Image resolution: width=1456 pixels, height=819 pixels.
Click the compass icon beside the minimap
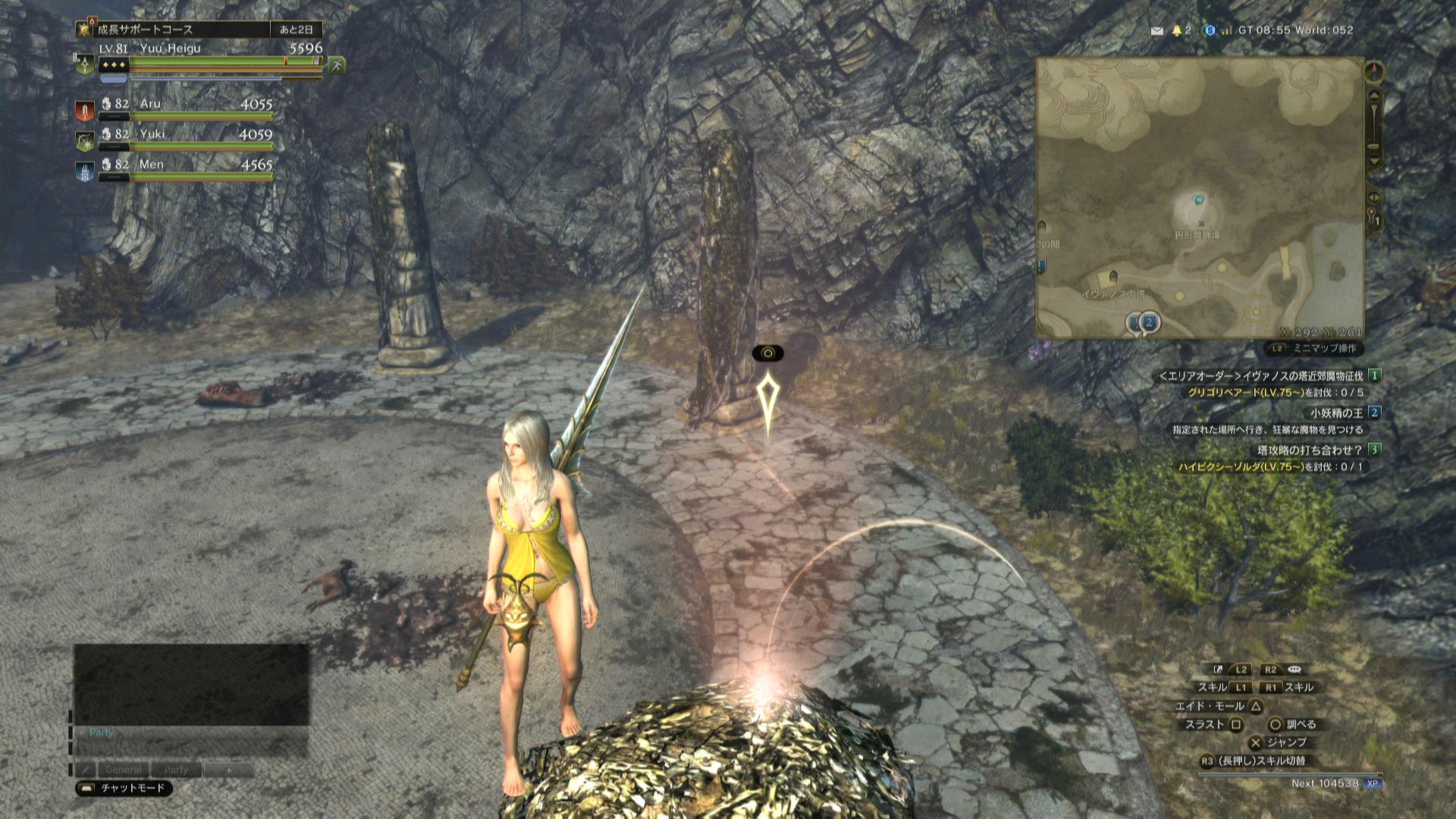coord(1374,72)
